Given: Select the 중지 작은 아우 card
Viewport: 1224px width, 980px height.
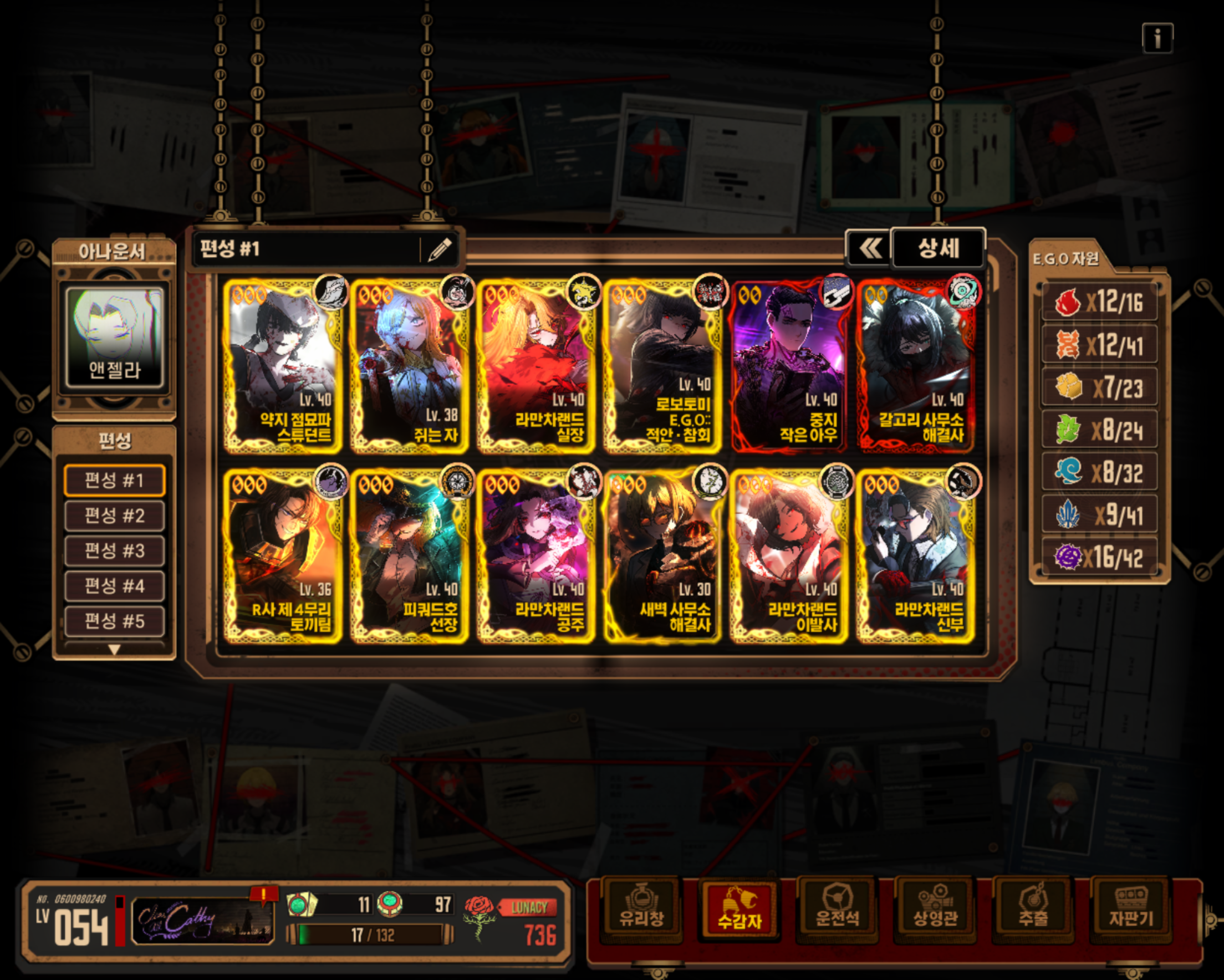Looking at the screenshot, I should tap(789, 366).
